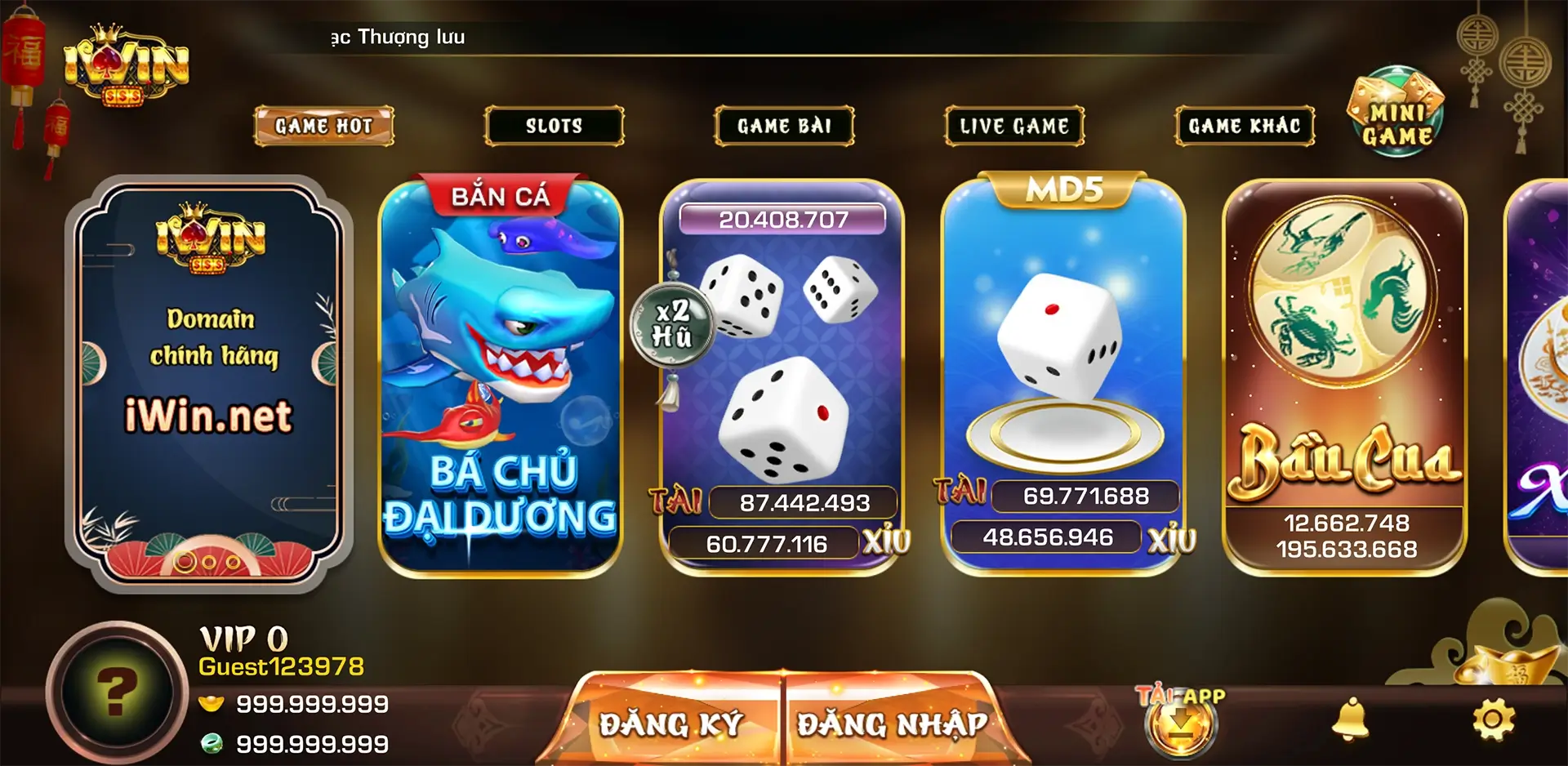Open the LIVE GAME category
This screenshot has height=766, width=1568.
[1013, 126]
